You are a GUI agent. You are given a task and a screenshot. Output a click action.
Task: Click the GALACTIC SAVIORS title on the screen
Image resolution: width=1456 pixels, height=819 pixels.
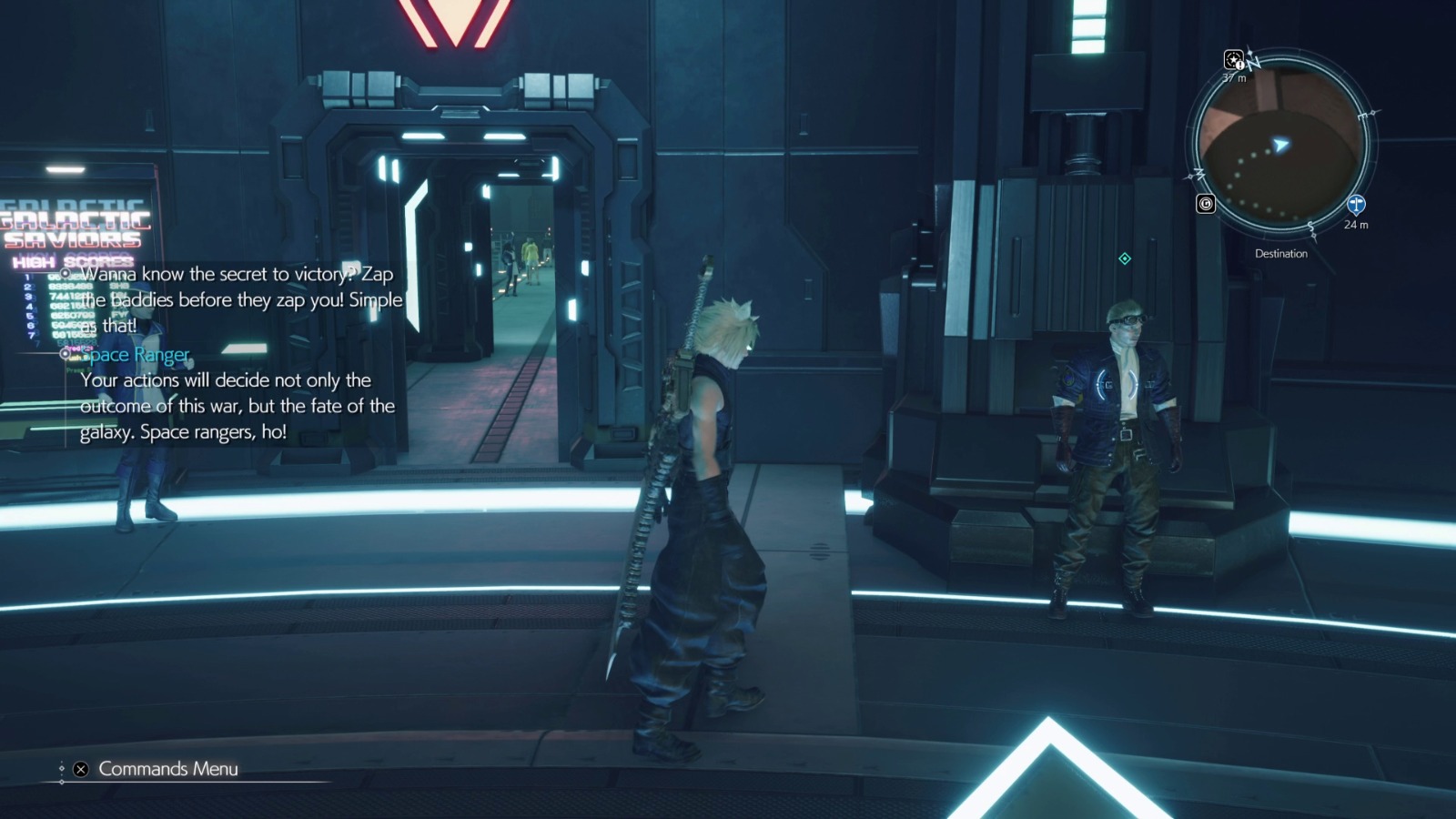click(73, 226)
